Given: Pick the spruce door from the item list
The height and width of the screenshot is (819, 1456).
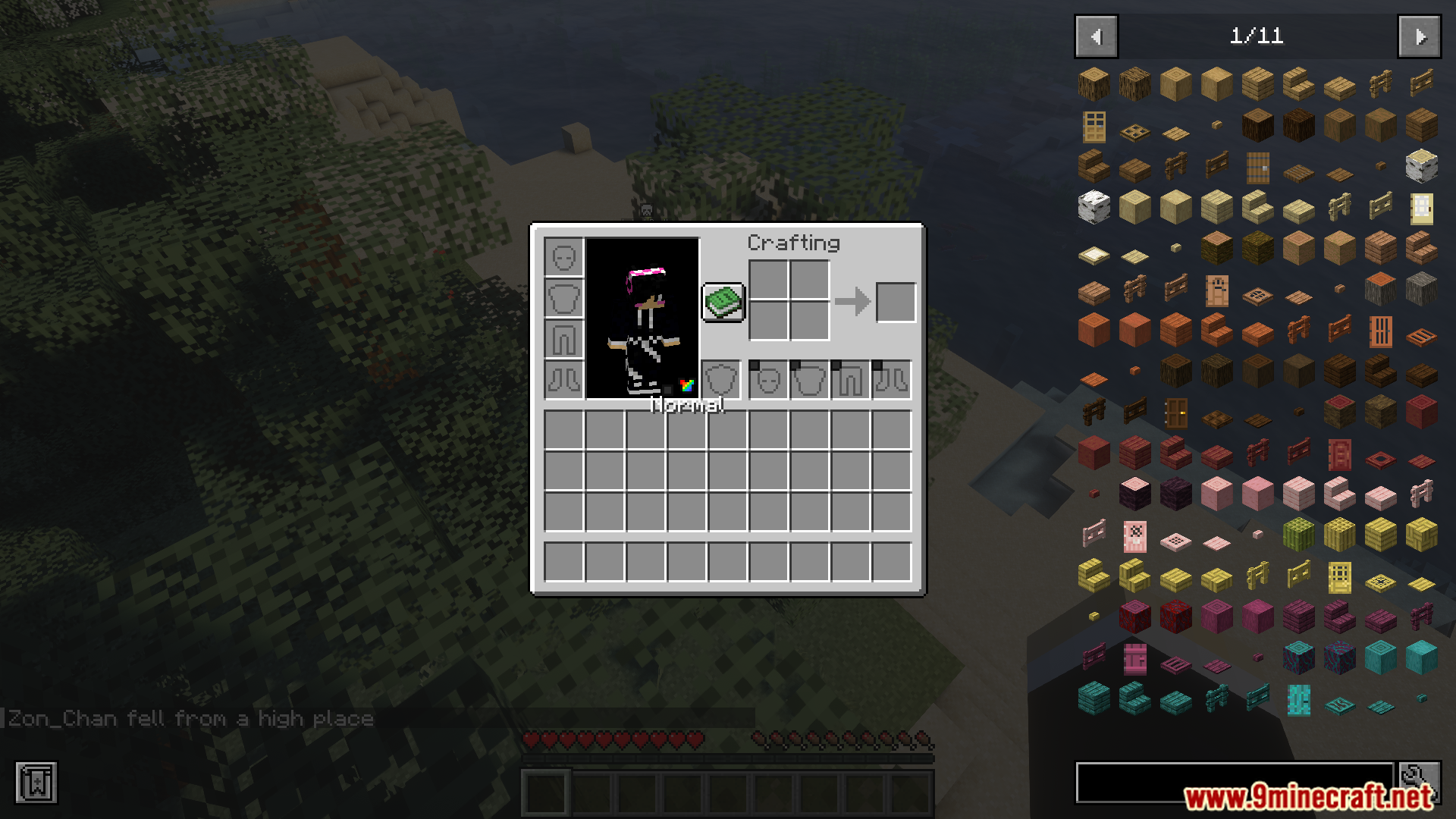Looking at the screenshot, I should coord(1257,168).
